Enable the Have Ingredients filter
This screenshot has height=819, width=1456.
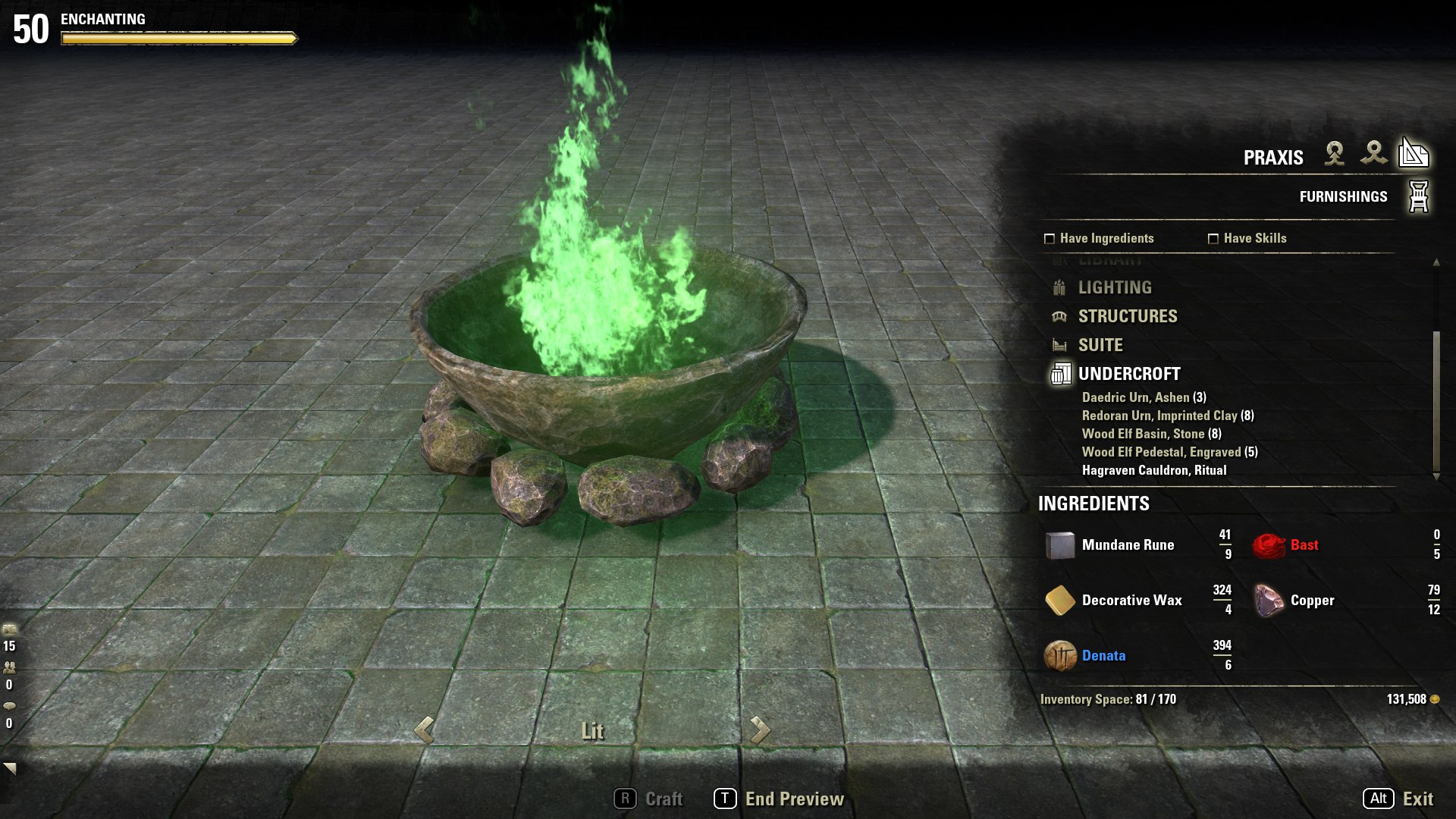pyautogui.click(x=1048, y=237)
